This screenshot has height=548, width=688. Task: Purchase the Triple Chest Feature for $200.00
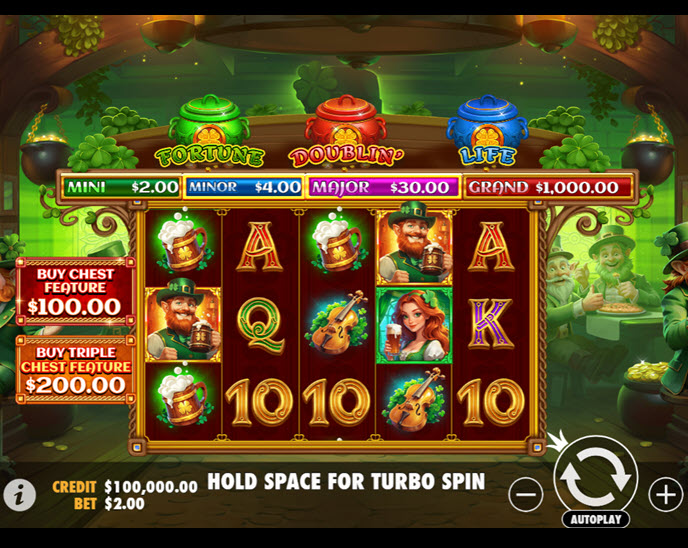75,369
